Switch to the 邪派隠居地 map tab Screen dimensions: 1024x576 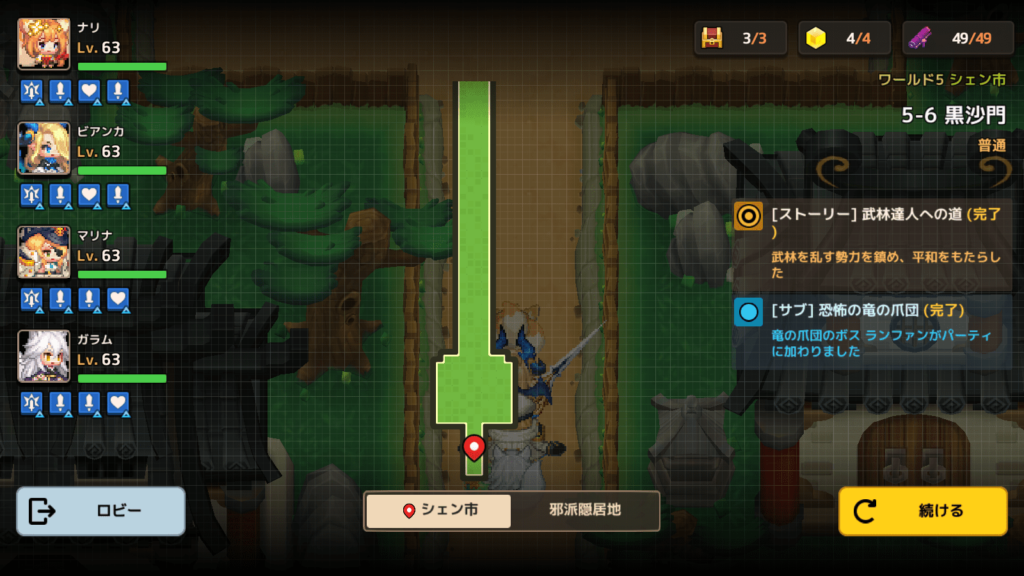pyautogui.click(x=585, y=510)
